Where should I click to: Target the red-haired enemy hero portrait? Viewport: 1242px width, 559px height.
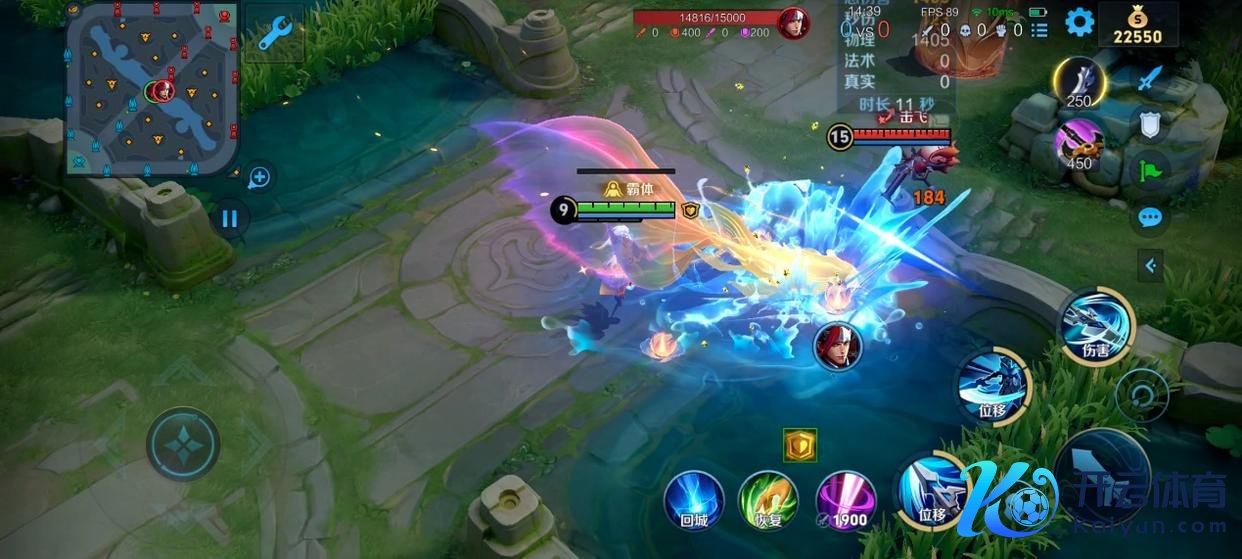point(837,347)
